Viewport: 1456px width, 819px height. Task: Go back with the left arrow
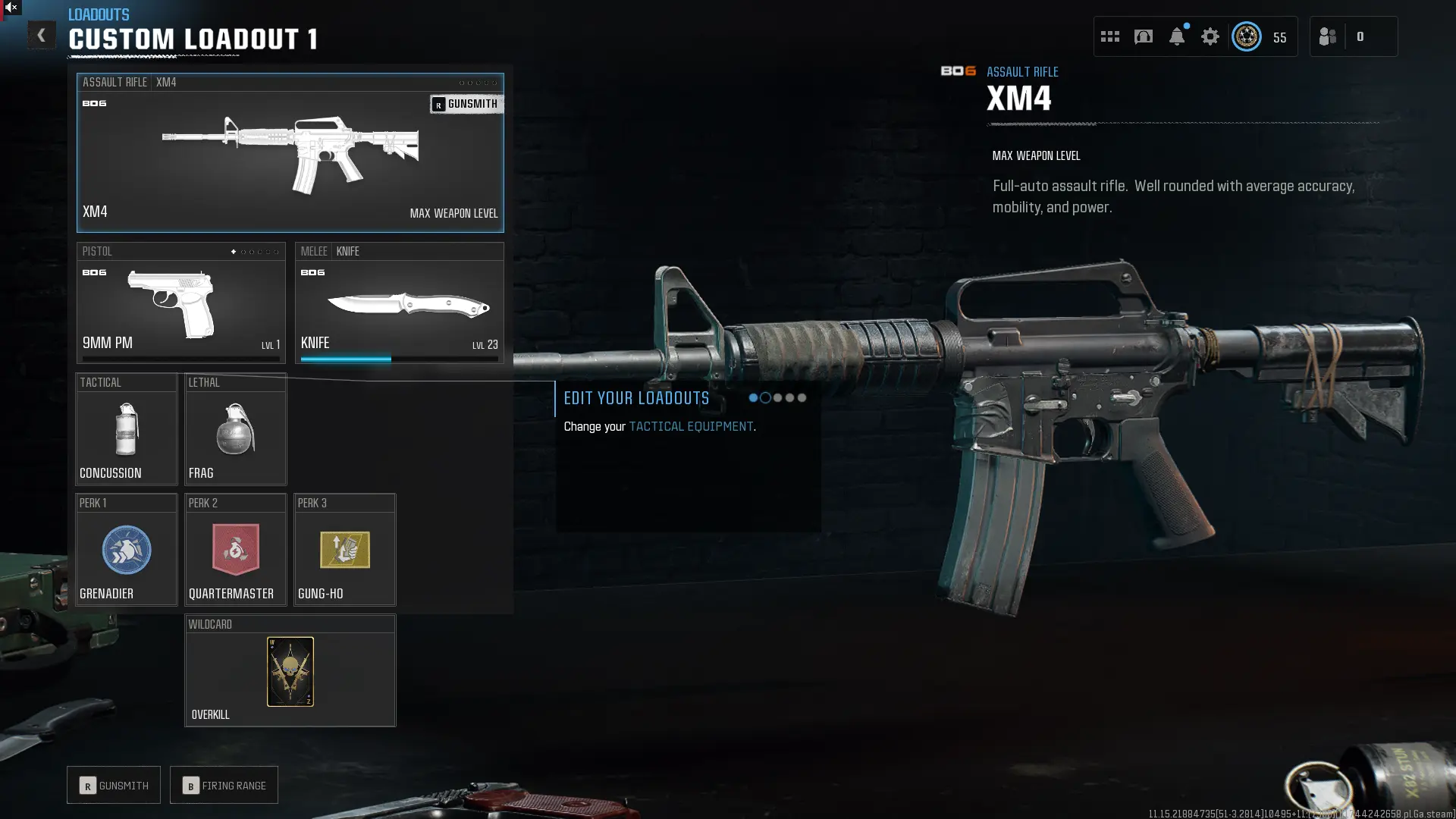click(x=42, y=35)
